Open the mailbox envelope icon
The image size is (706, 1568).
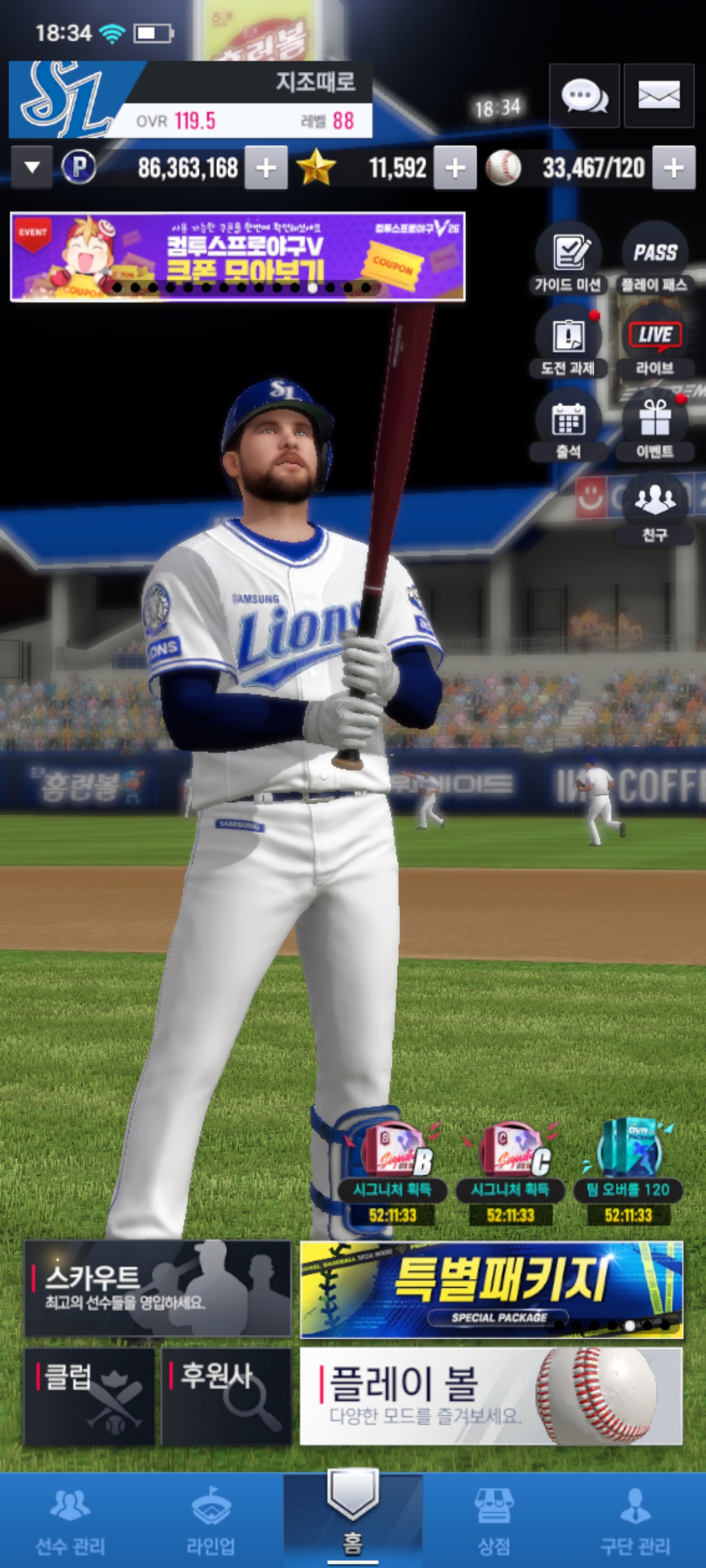658,96
